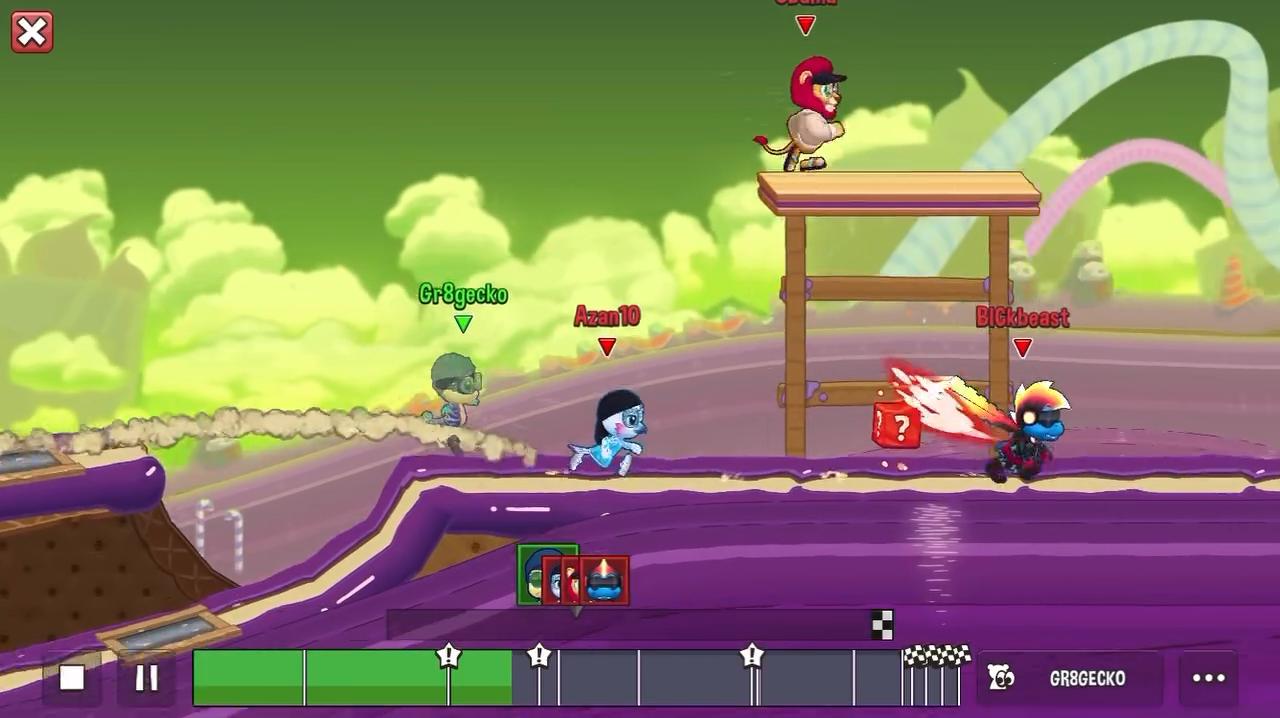Stop the replay playback

[72, 678]
